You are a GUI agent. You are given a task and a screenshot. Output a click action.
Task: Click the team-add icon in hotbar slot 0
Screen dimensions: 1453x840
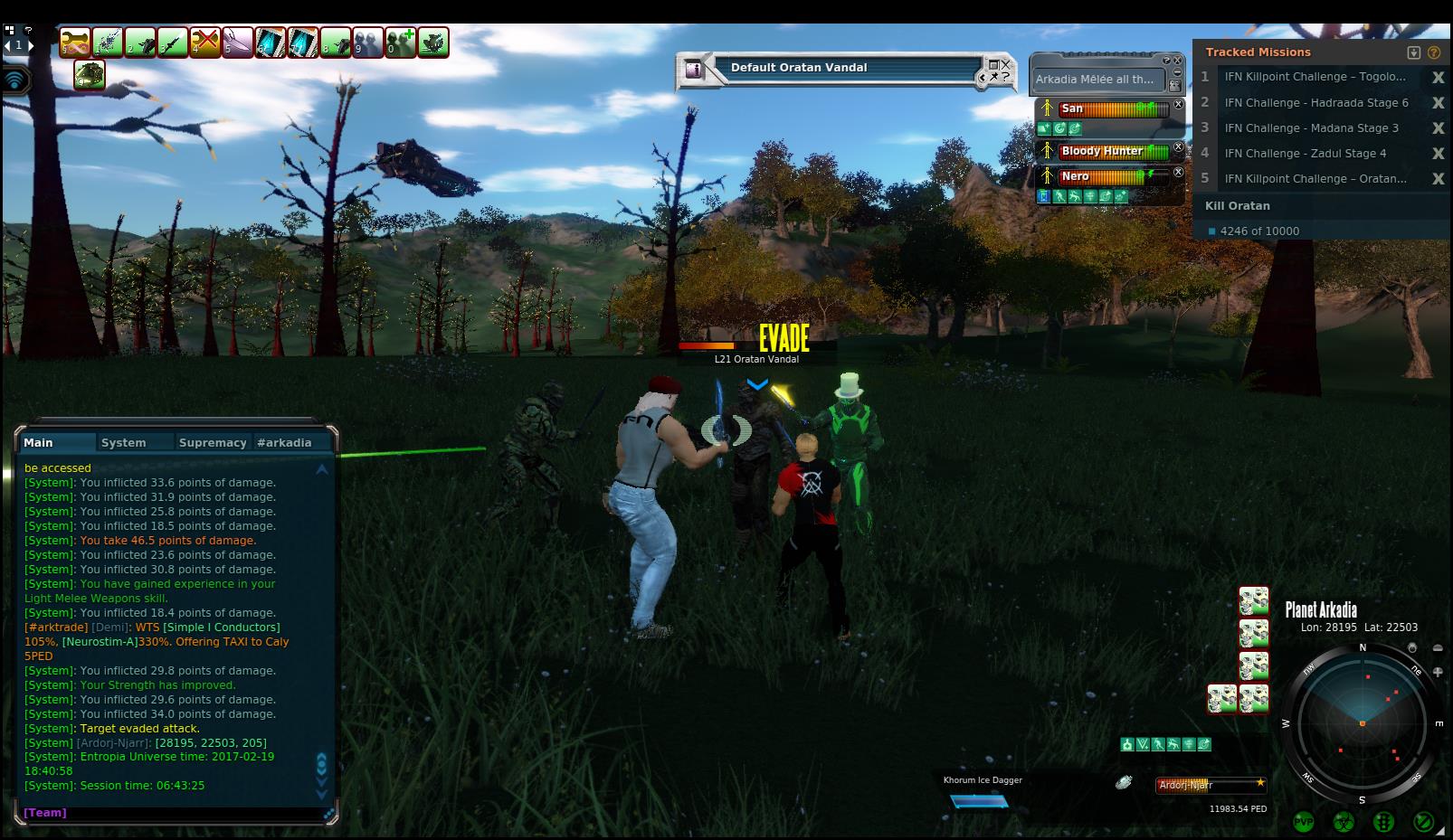(401, 42)
